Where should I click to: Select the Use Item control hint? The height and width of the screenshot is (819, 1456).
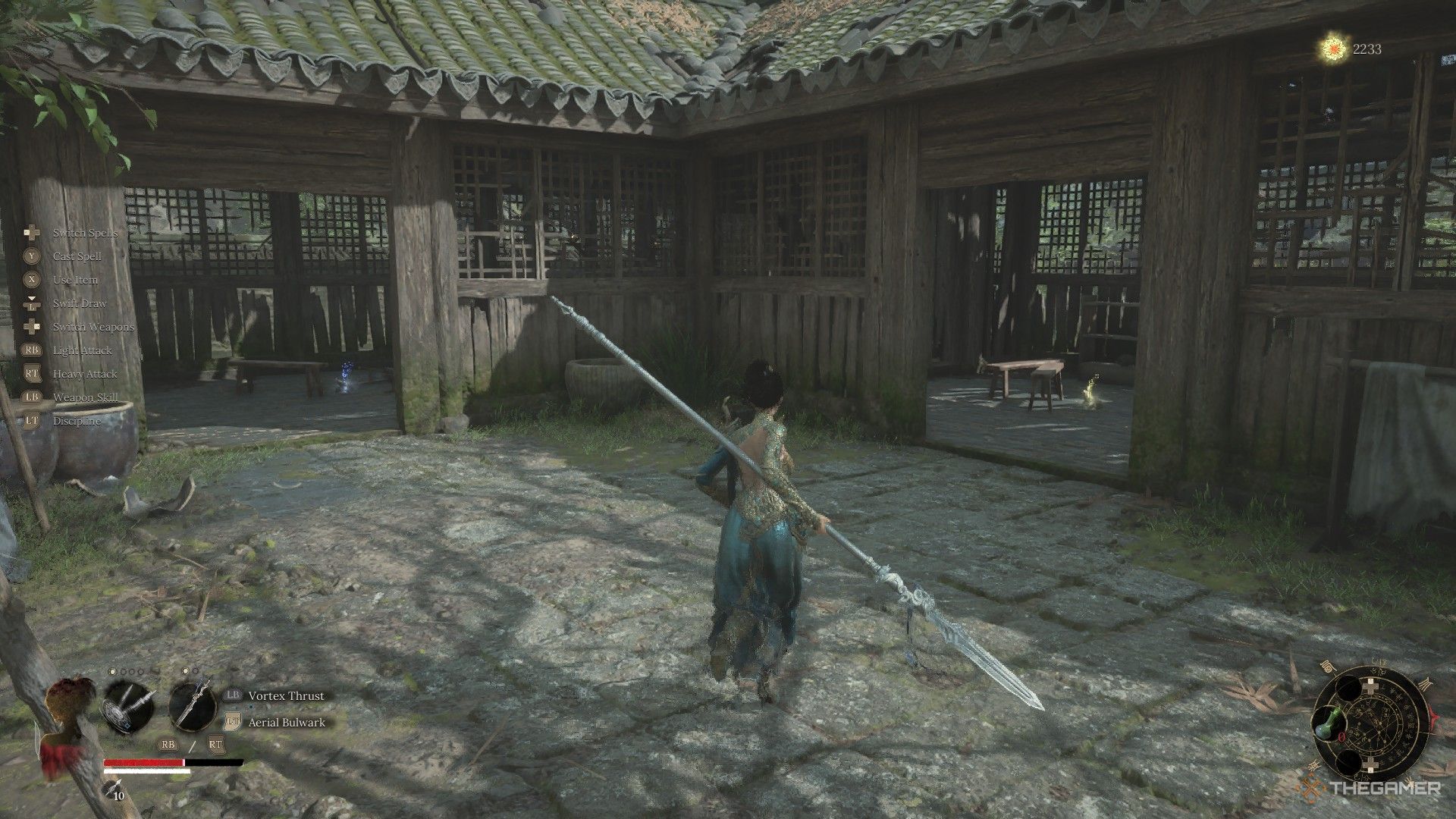[75, 280]
